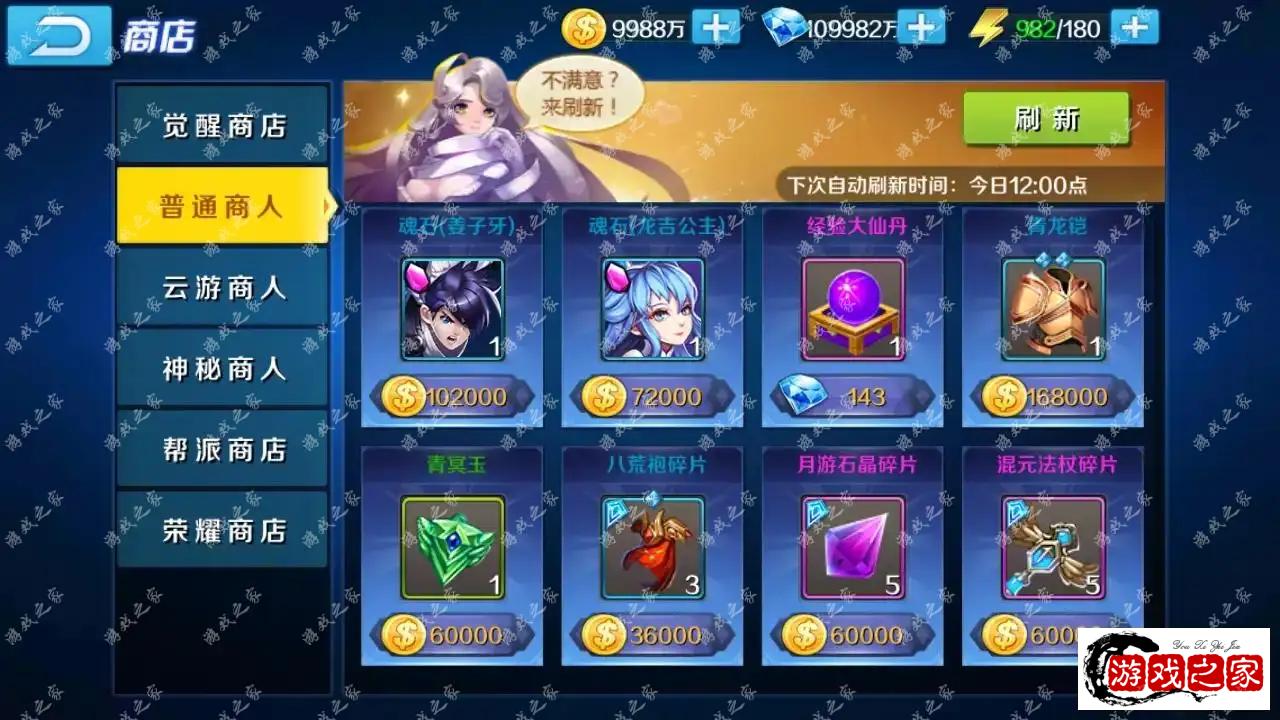Select the 龙吉公主 soul stone item

pyautogui.click(x=652, y=309)
